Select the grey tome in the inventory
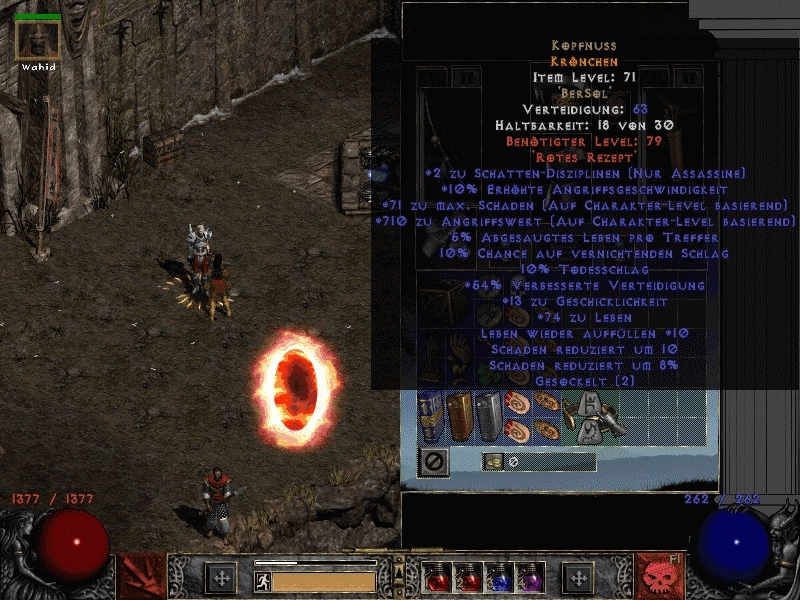This screenshot has height=600, width=800. (487, 416)
